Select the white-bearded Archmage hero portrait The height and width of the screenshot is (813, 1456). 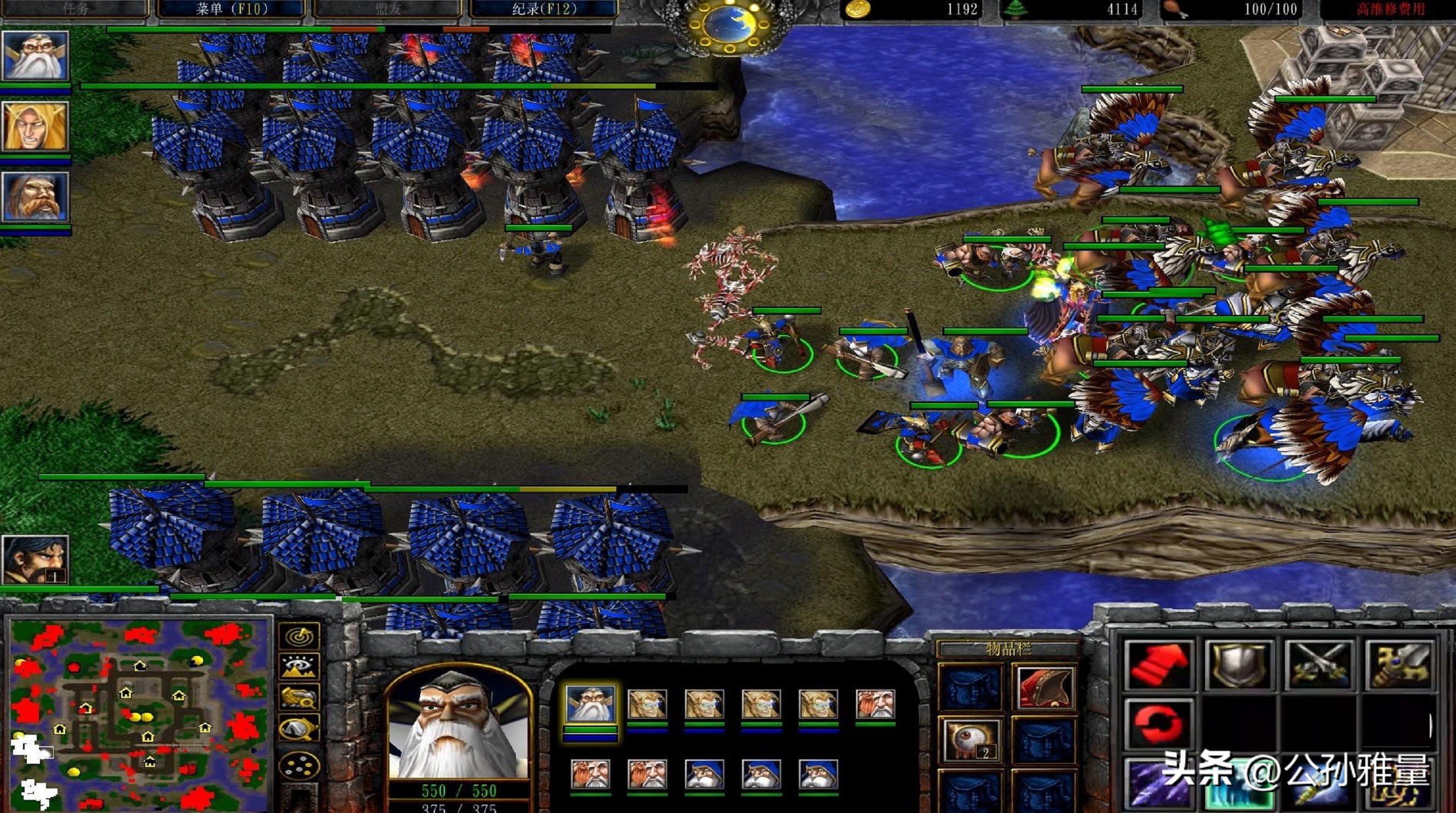(x=36, y=56)
